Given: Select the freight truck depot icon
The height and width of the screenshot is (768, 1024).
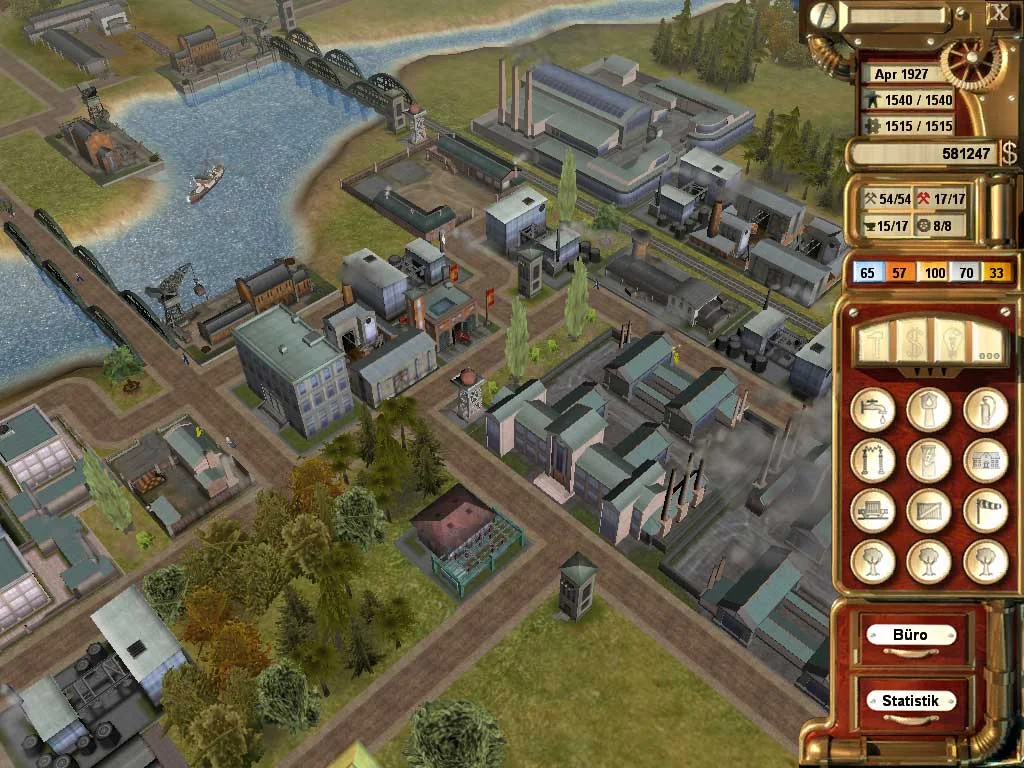Looking at the screenshot, I should pos(872,511).
